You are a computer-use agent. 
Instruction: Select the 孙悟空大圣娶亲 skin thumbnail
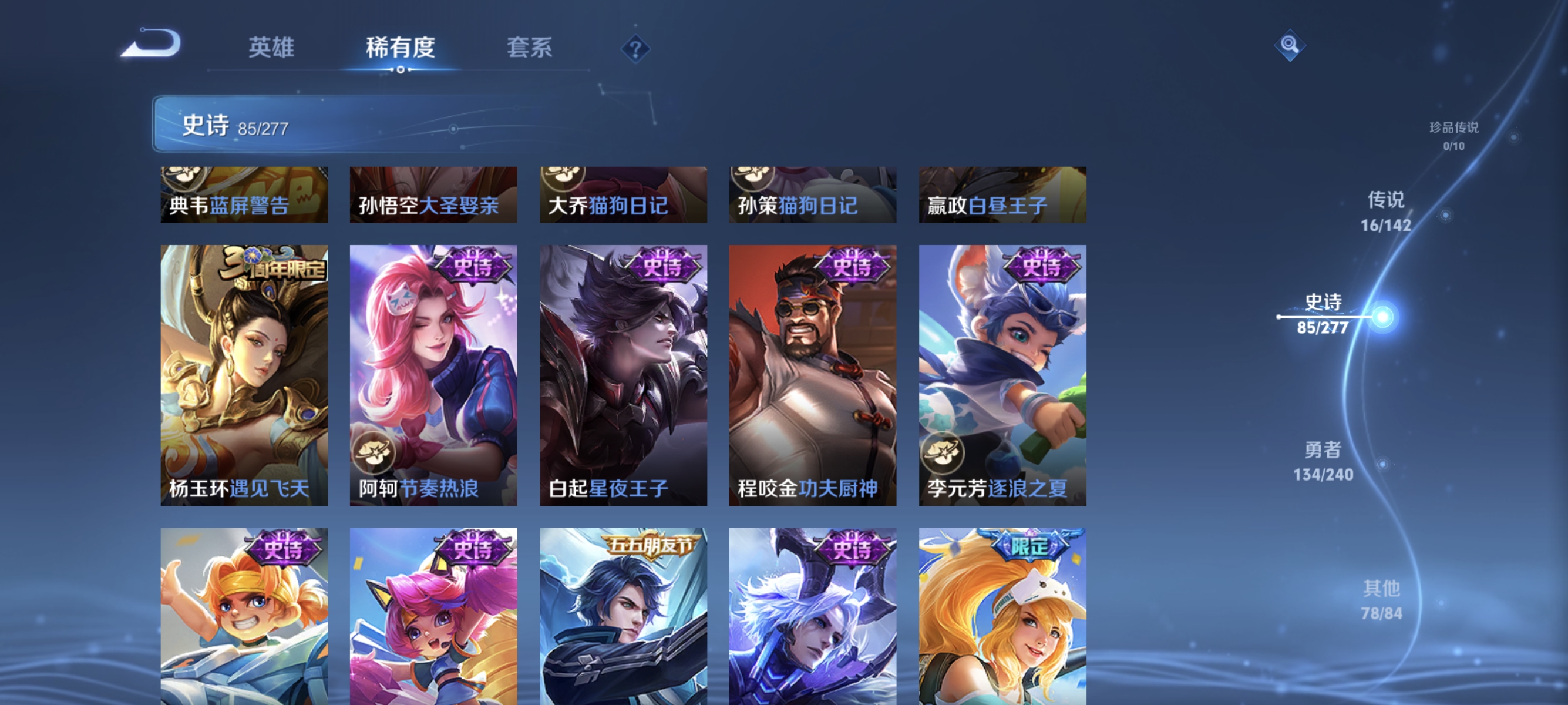click(x=434, y=195)
